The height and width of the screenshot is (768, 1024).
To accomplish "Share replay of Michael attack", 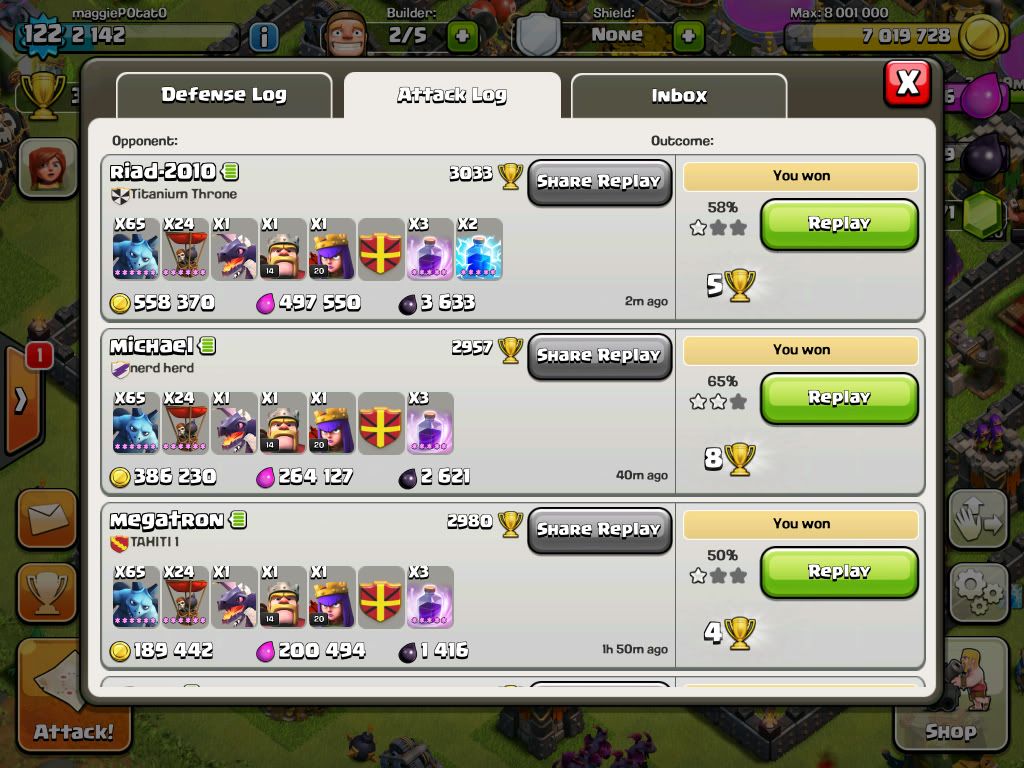I will click(599, 356).
